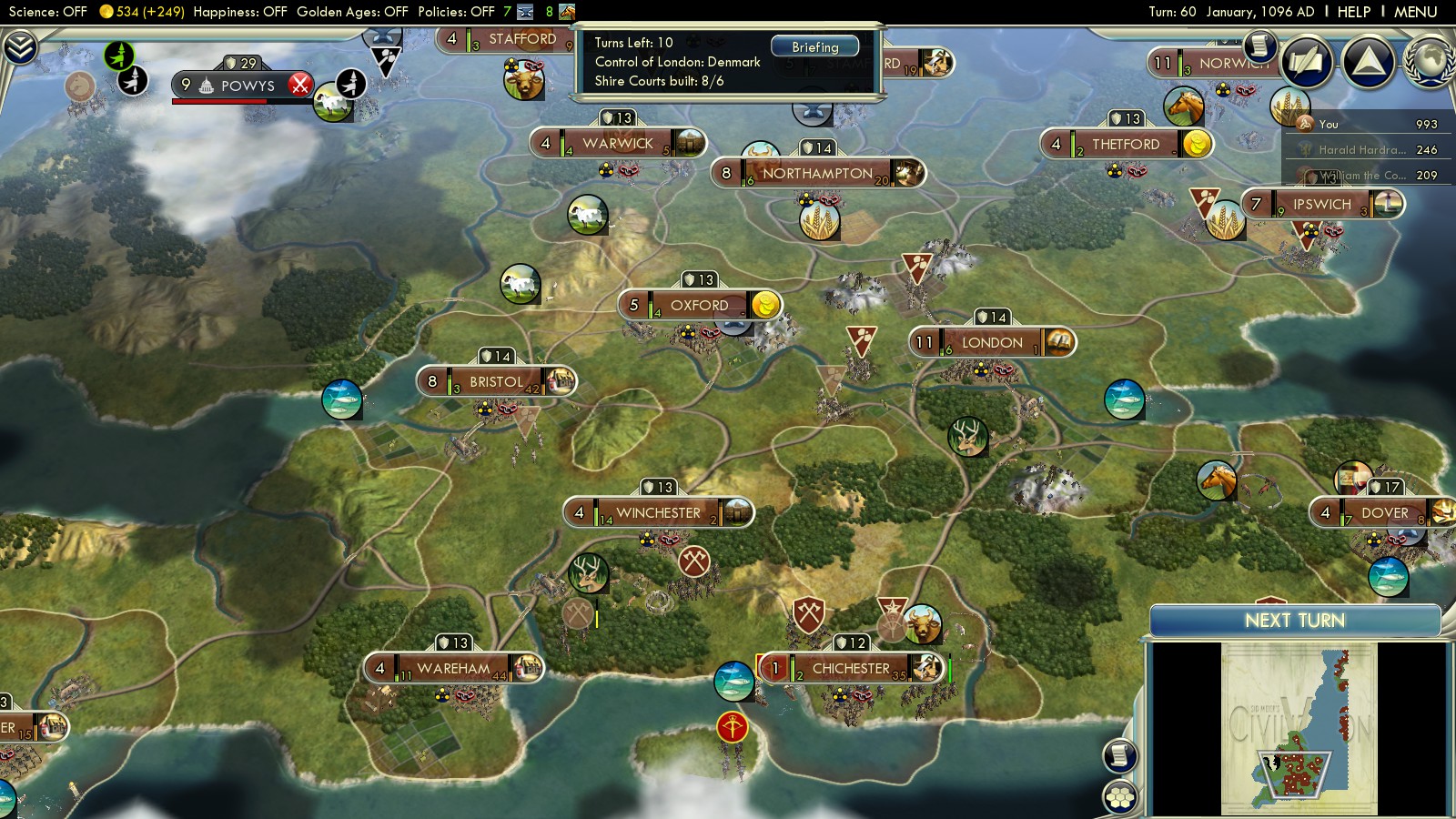Open the Winchester city banner
The image size is (1456, 819).
click(x=658, y=513)
